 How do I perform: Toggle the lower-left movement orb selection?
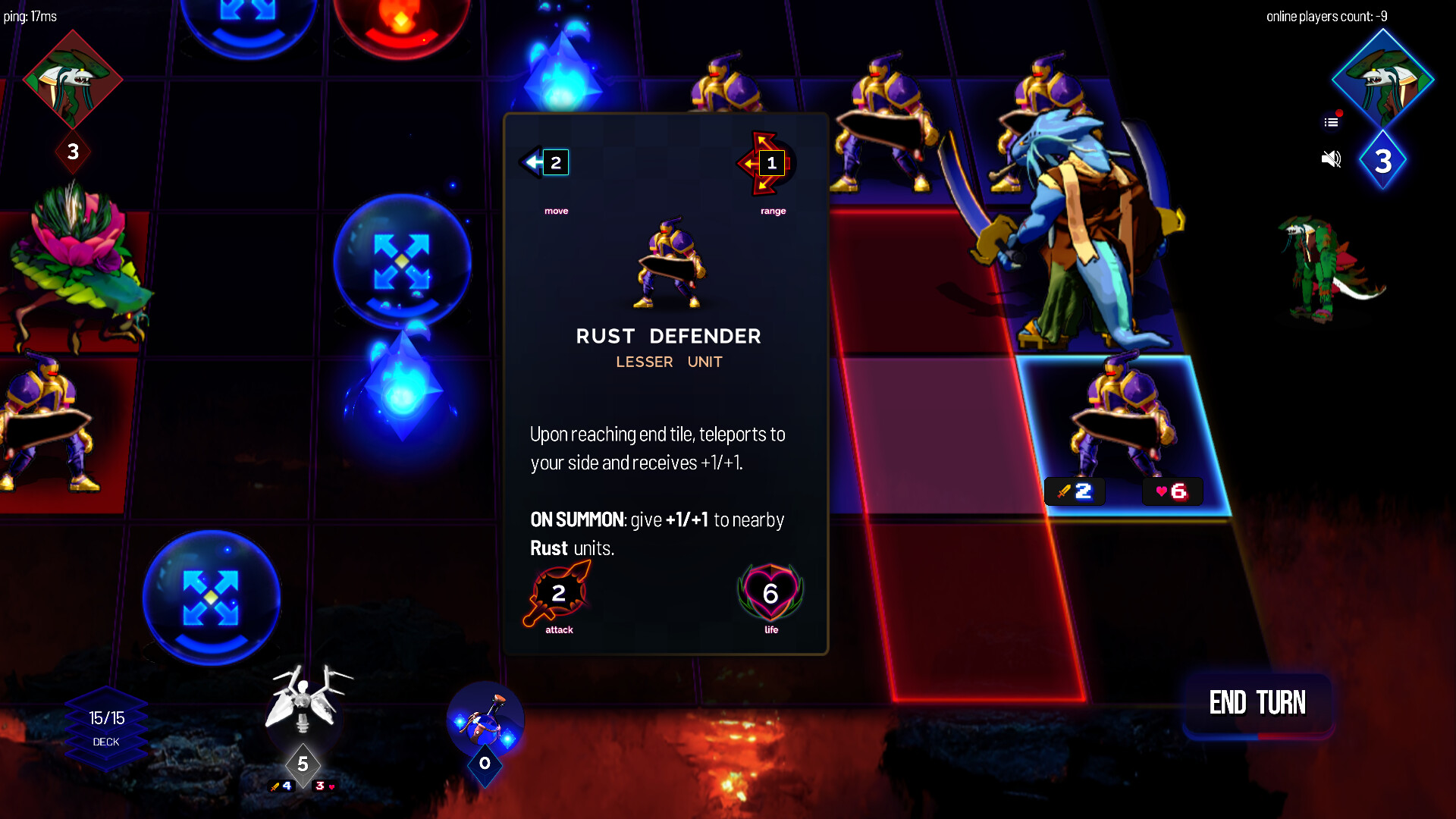coord(210,597)
